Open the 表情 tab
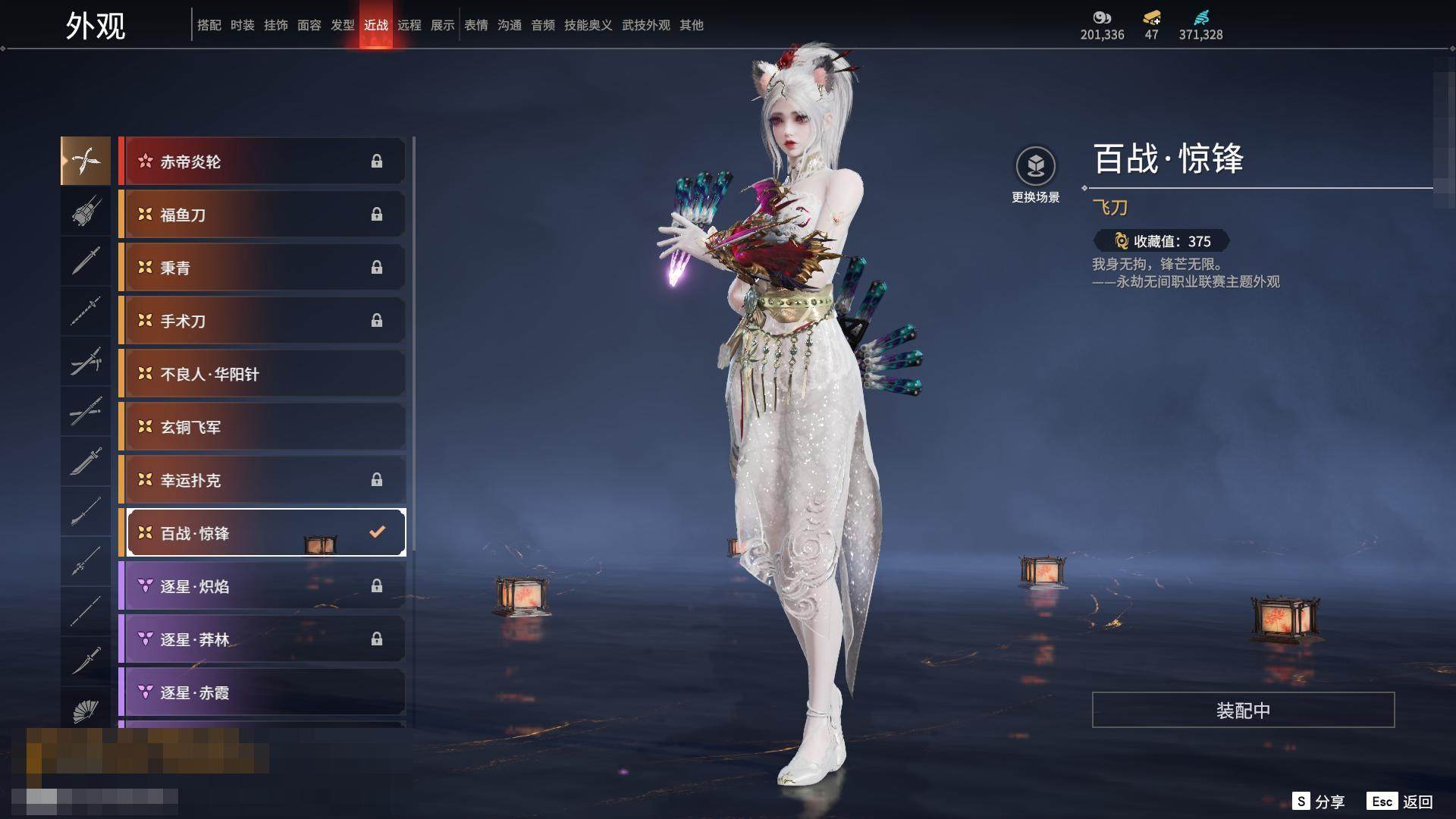Screen dimensions: 1456x819 point(476,25)
